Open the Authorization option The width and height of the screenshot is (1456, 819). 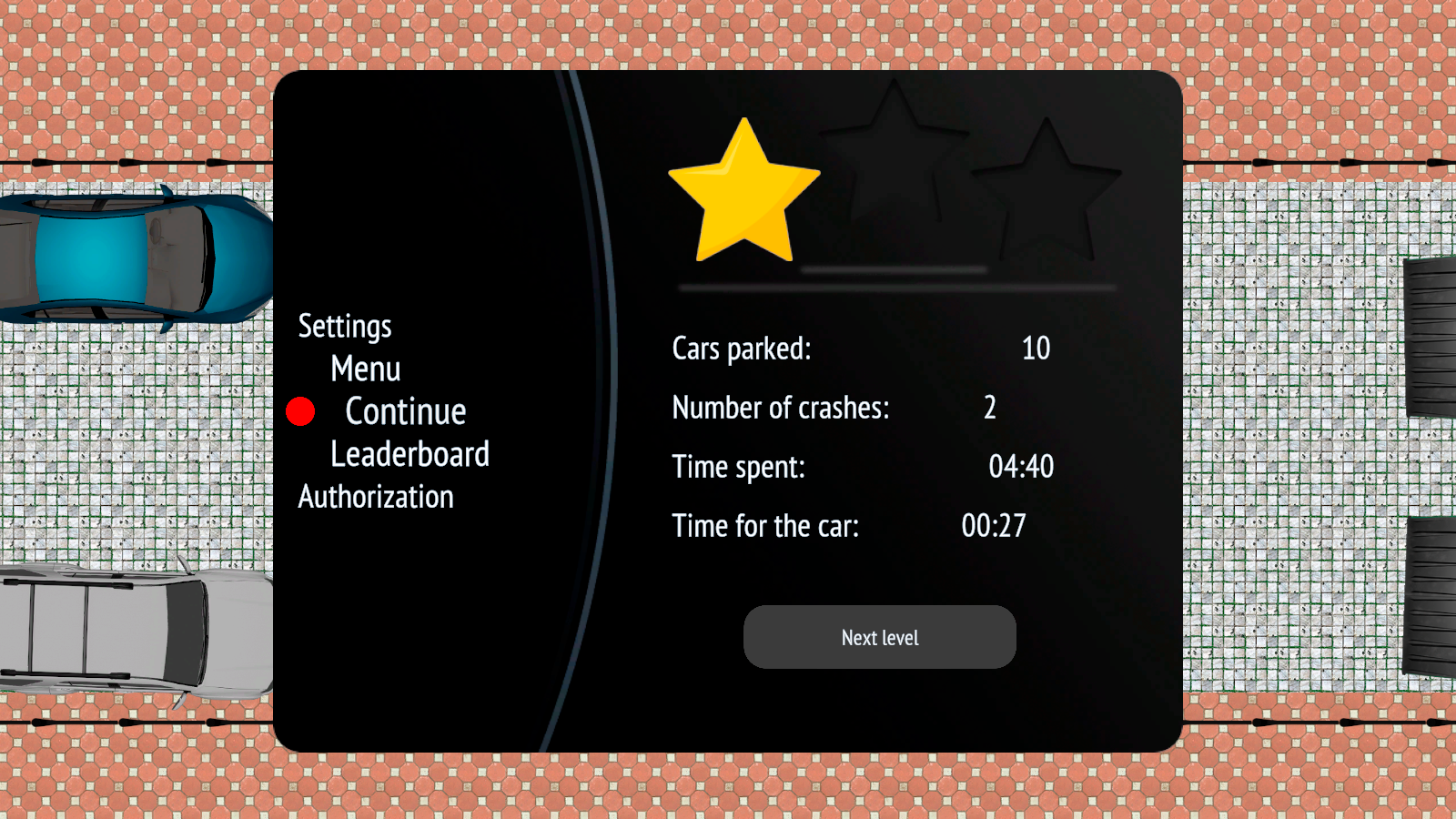click(x=376, y=497)
